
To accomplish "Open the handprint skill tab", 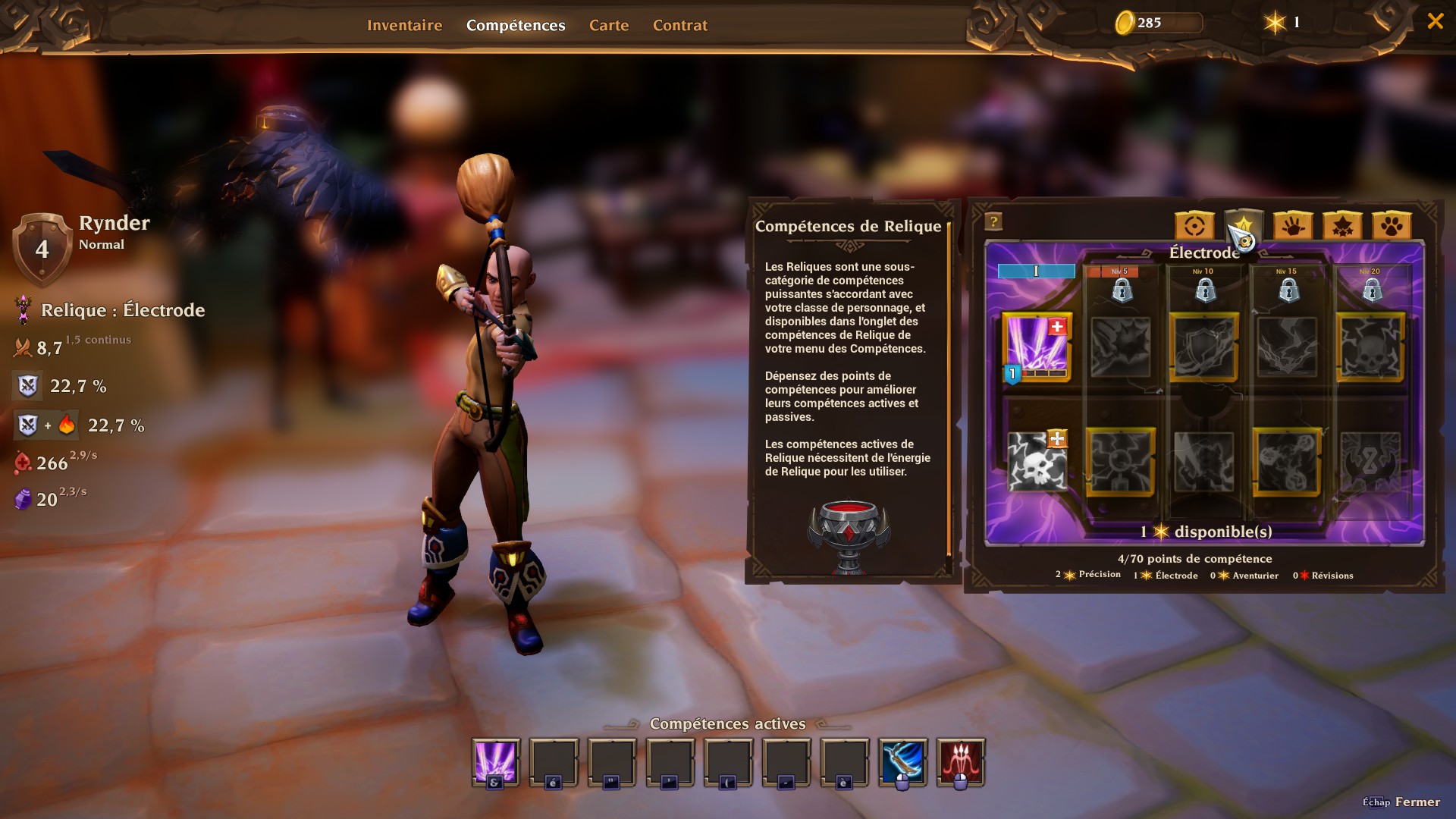I will [1293, 226].
